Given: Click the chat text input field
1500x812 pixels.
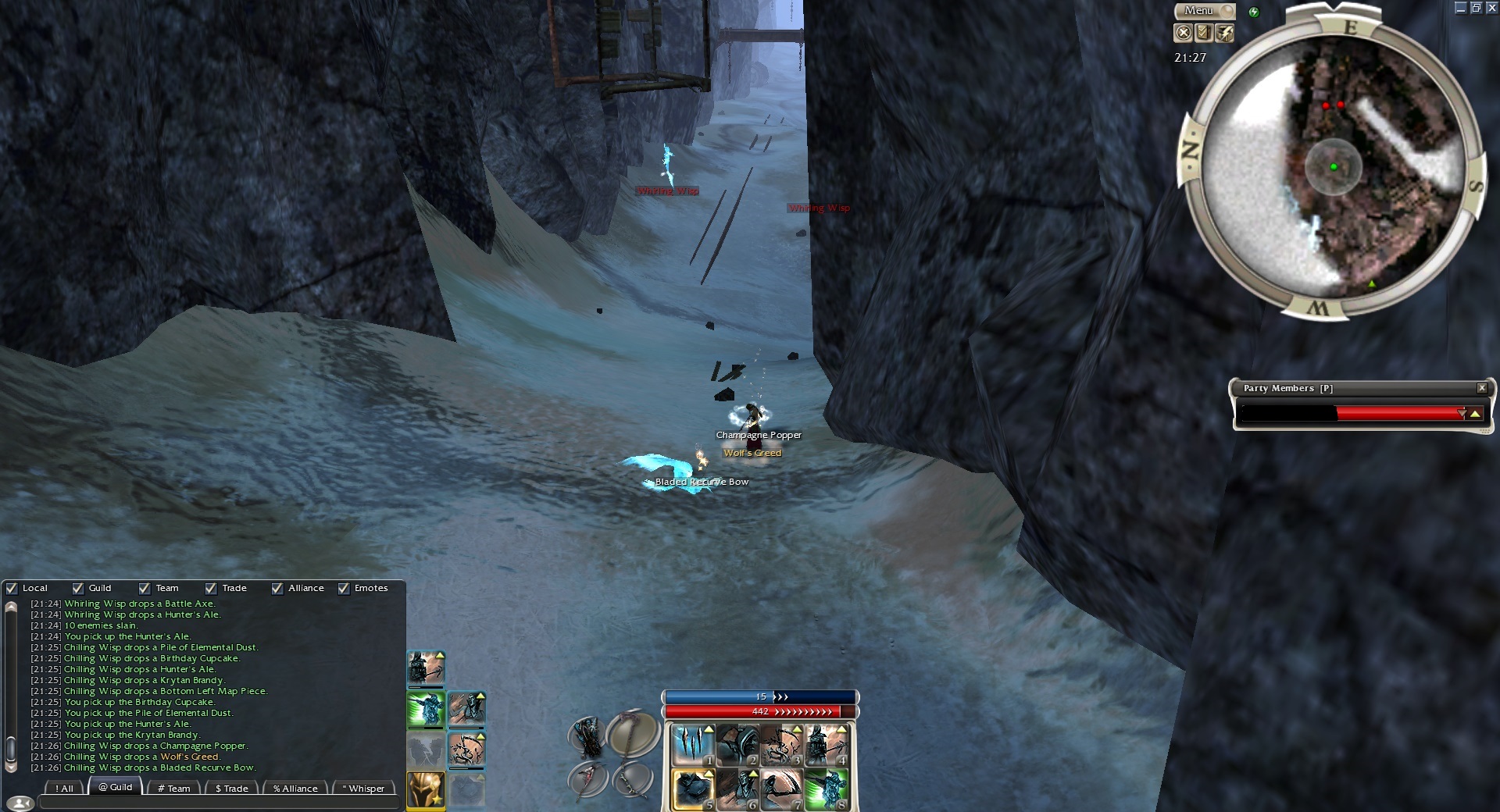Looking at the screenshot, I should pyautogui.click(x=219, y=803).
